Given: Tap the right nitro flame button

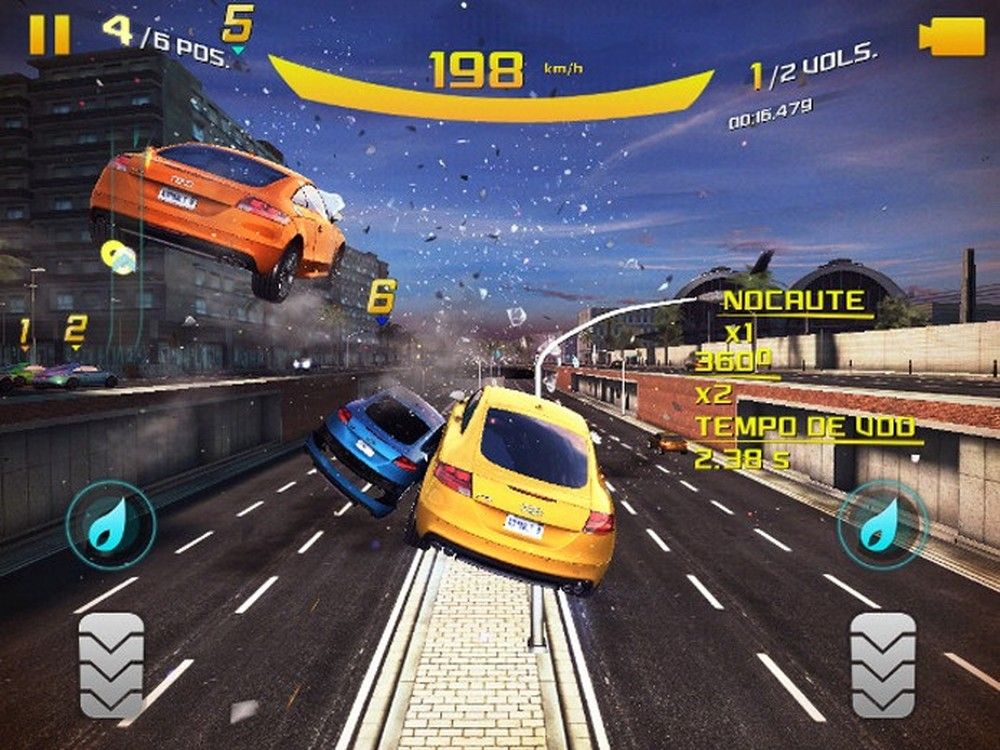Looking at the screenshot, I should point(882,525).
